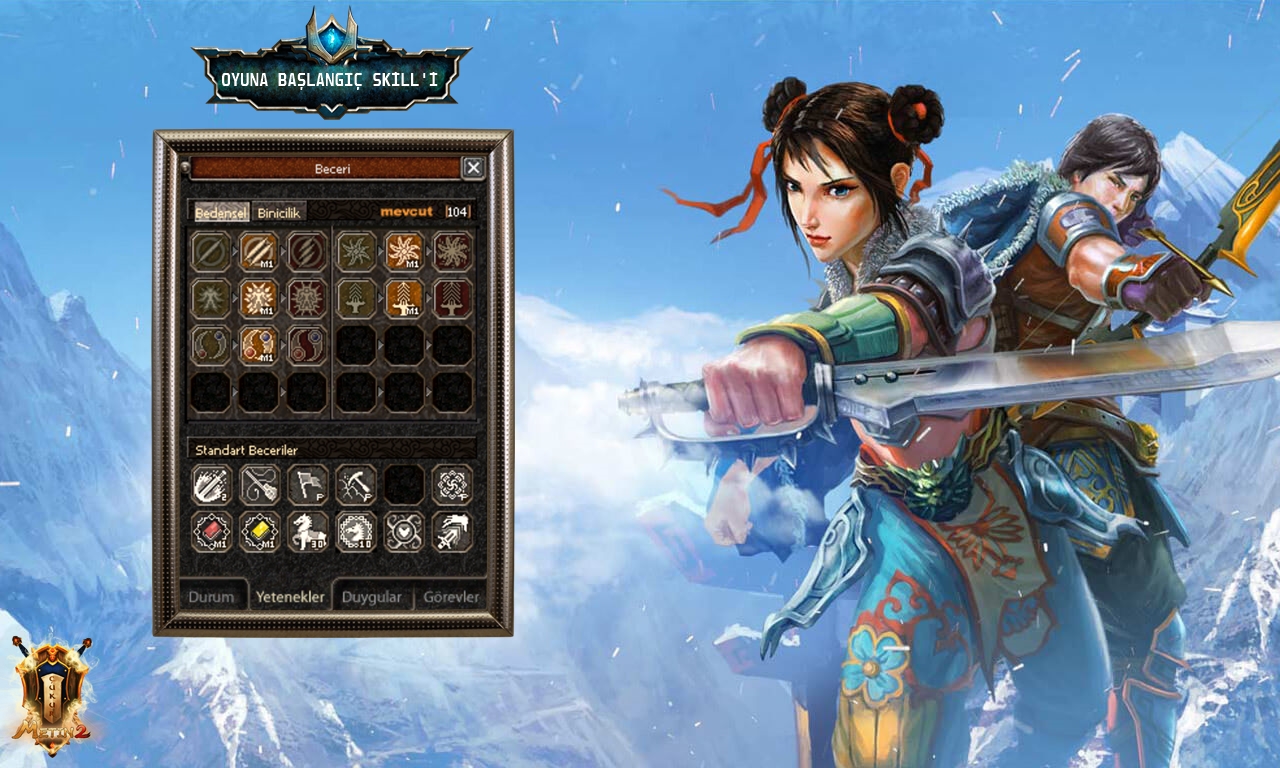The height and width of the screenshot is (768, 1280).
Task: Switch to the Bedensel skill tab
Action: click(x=221, y=212)
